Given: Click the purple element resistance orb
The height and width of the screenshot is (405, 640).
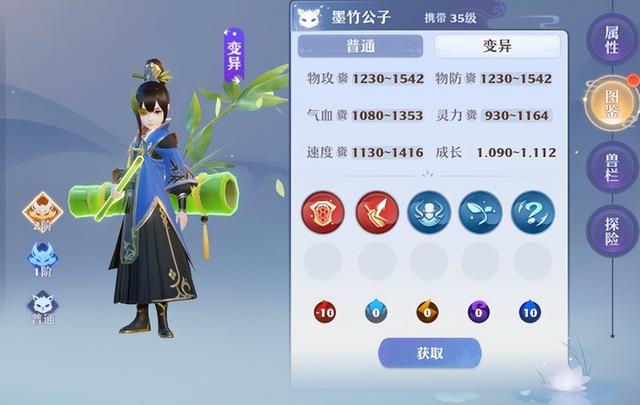Looking at the screenshot, I should [x=479, y=312].
